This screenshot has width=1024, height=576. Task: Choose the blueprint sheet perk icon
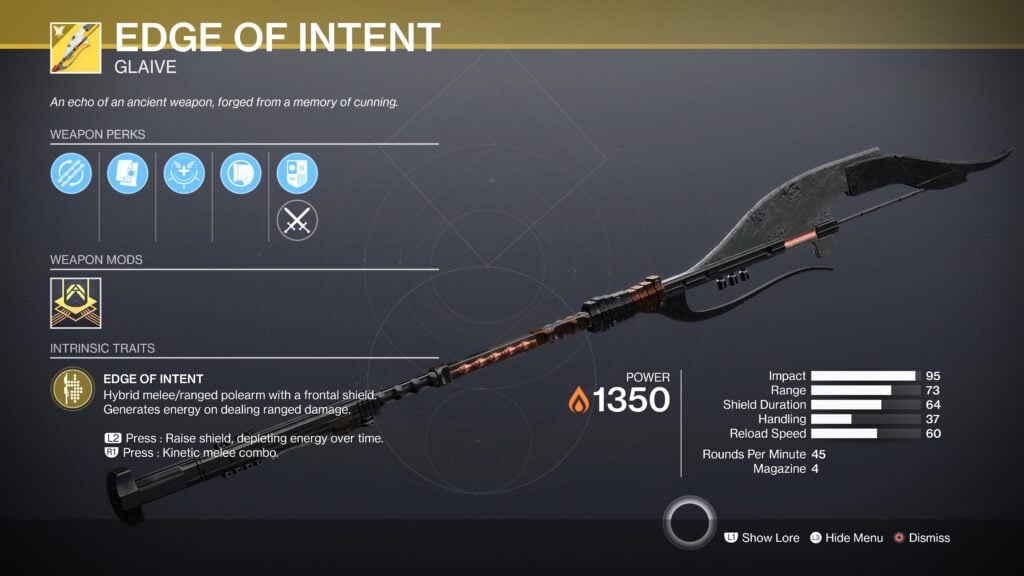128,174
